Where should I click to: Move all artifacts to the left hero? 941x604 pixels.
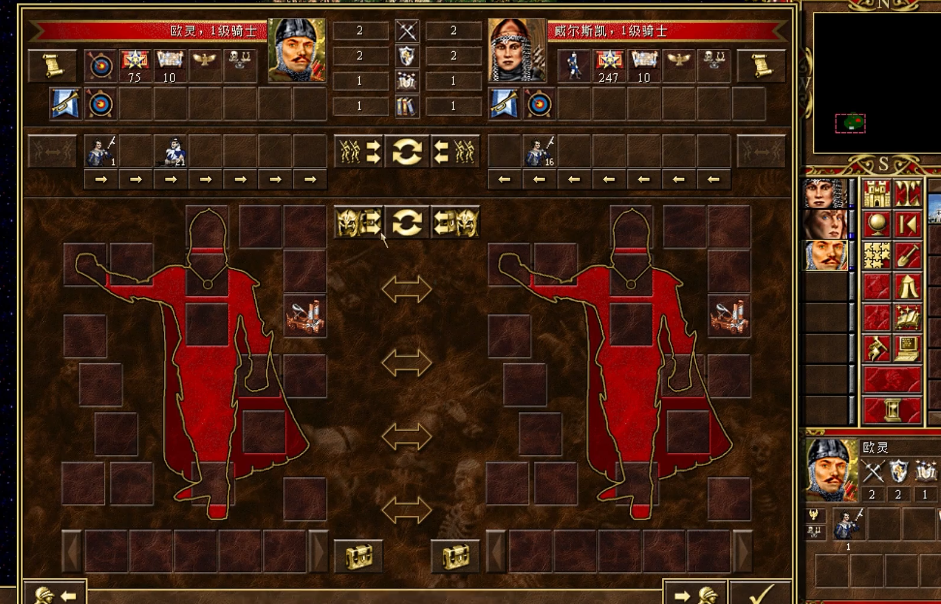pos(454,222)
